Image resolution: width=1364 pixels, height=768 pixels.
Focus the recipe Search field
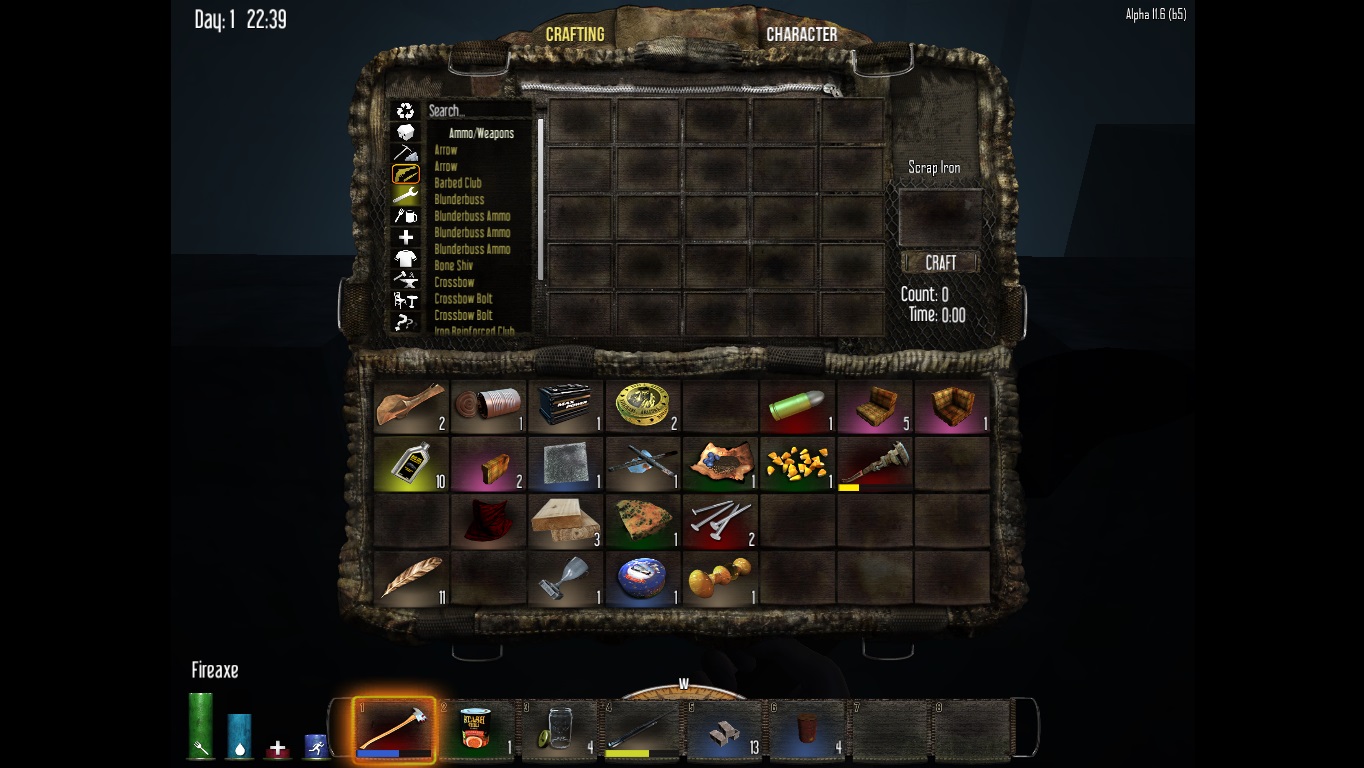[x=480, y=111]
